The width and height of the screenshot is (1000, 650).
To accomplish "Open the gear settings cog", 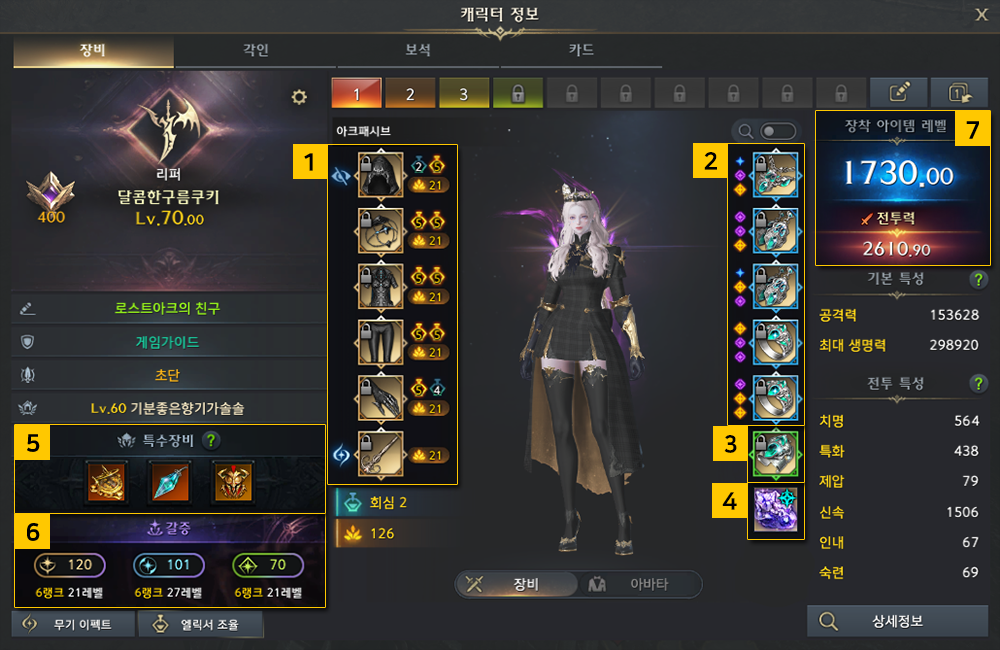I will pos(298,96).
